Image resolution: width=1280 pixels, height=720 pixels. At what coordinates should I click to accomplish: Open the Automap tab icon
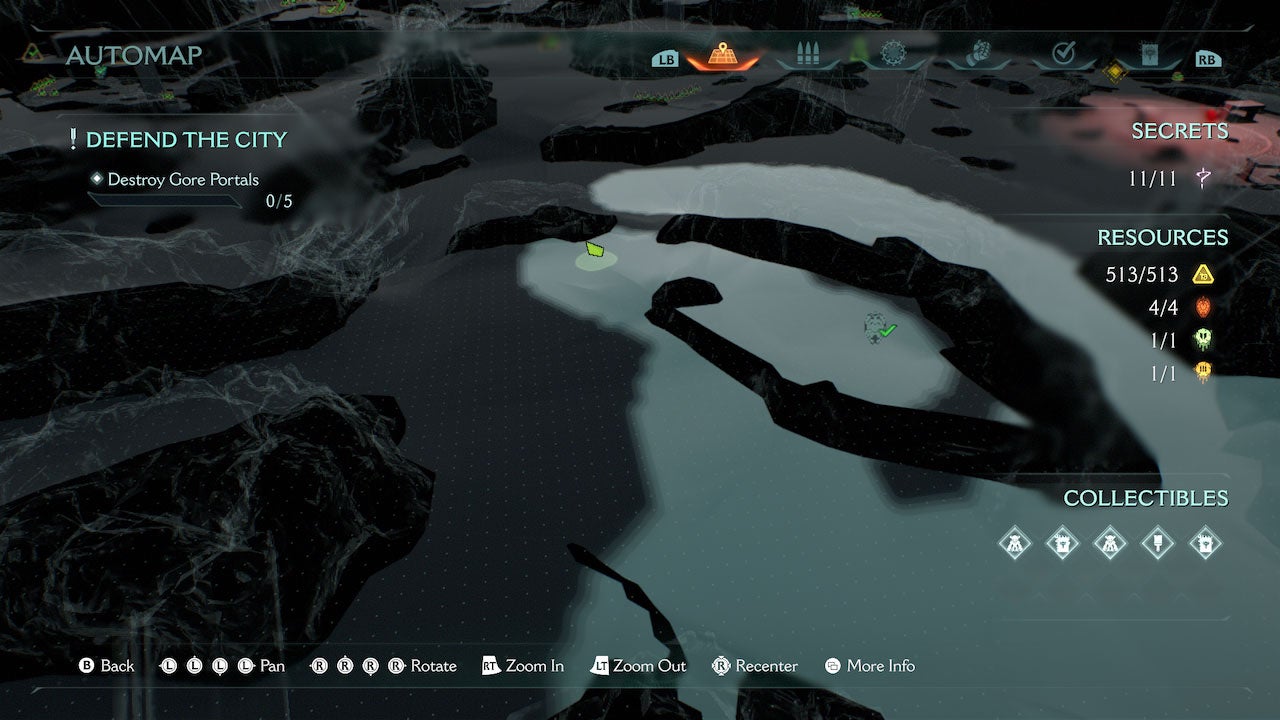pos(722,57)
